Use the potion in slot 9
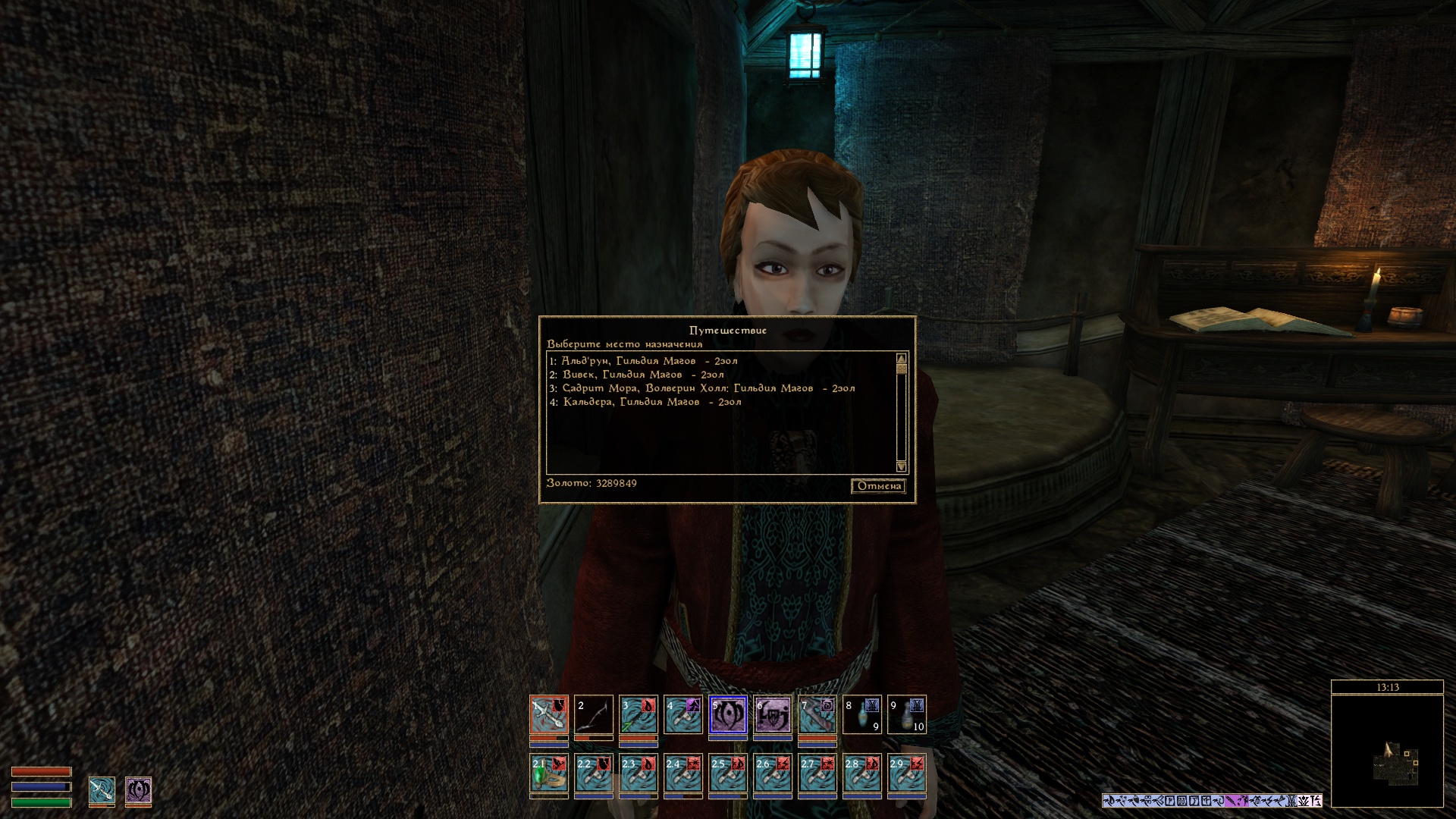The height and width of the screenshot is (819, 1456). pyautogui.click(x=907, y=714)
